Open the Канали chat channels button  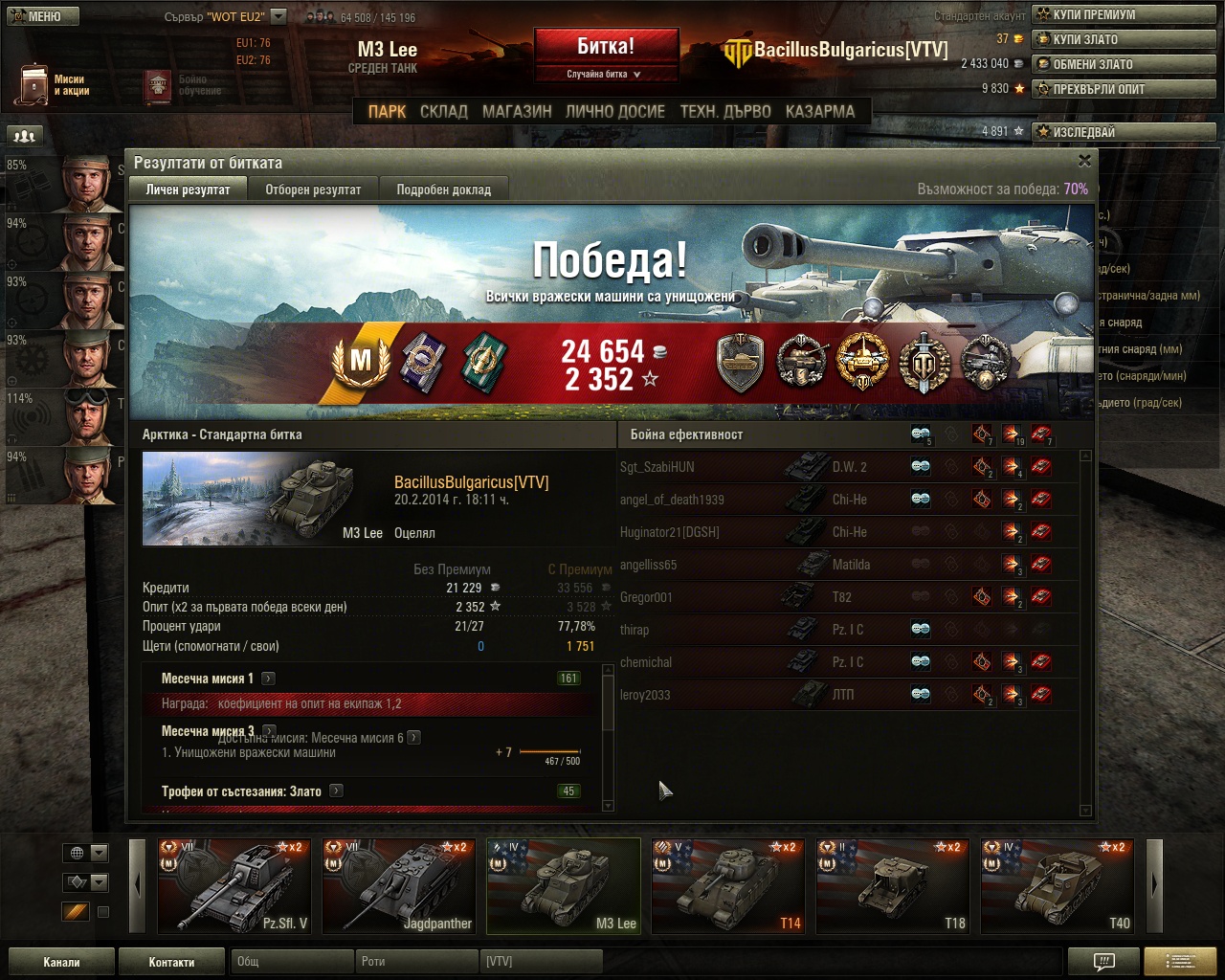61,962
